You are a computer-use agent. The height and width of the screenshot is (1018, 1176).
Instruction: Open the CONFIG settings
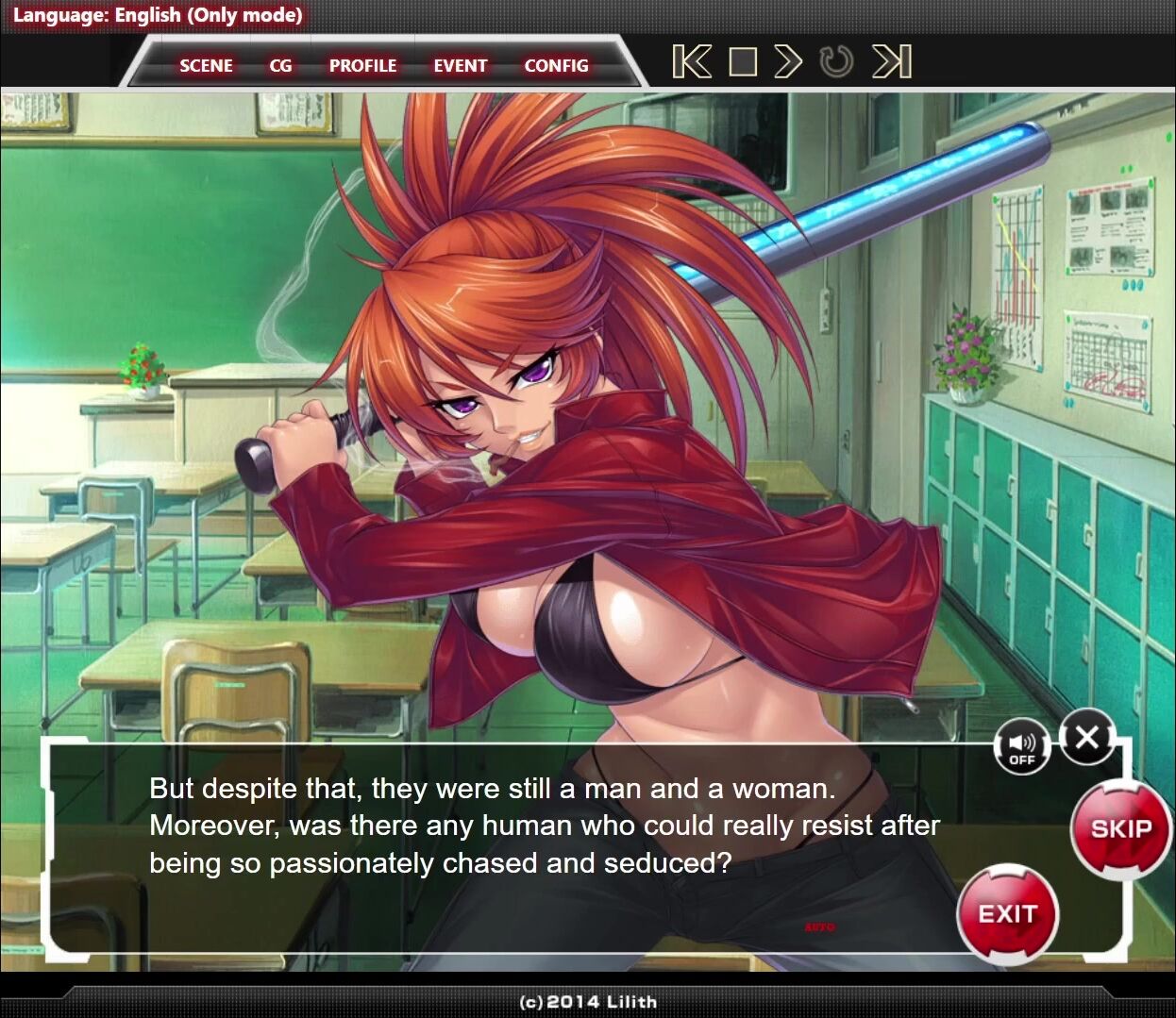click(556, 66)
